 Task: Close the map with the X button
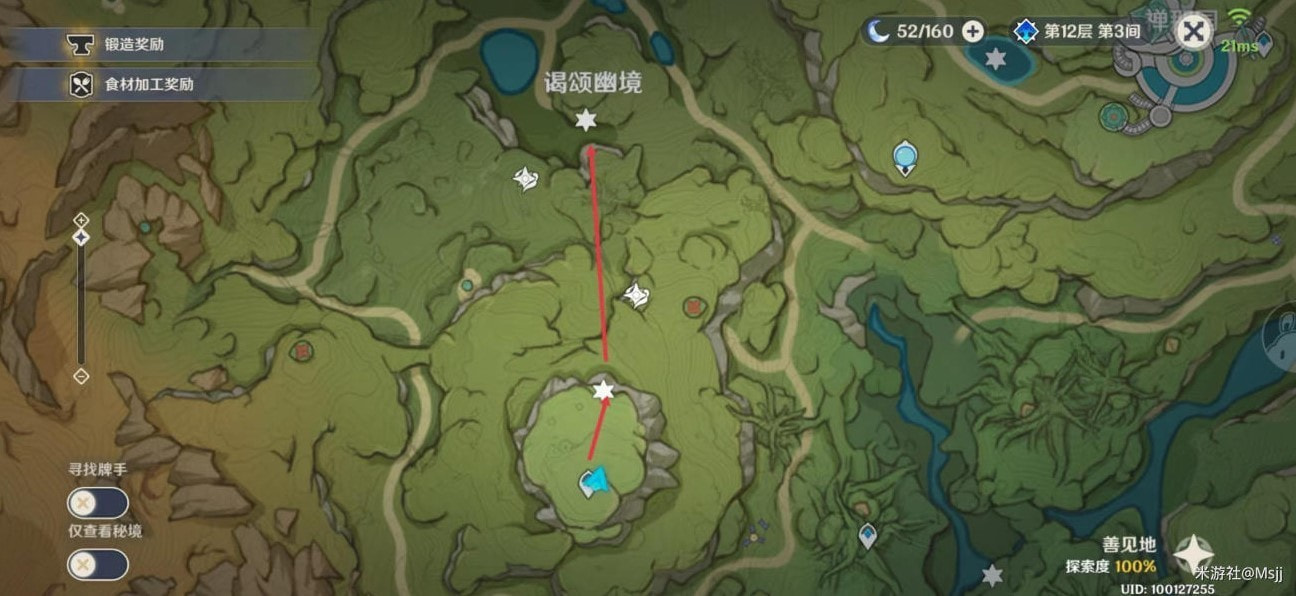point(1192,32)
